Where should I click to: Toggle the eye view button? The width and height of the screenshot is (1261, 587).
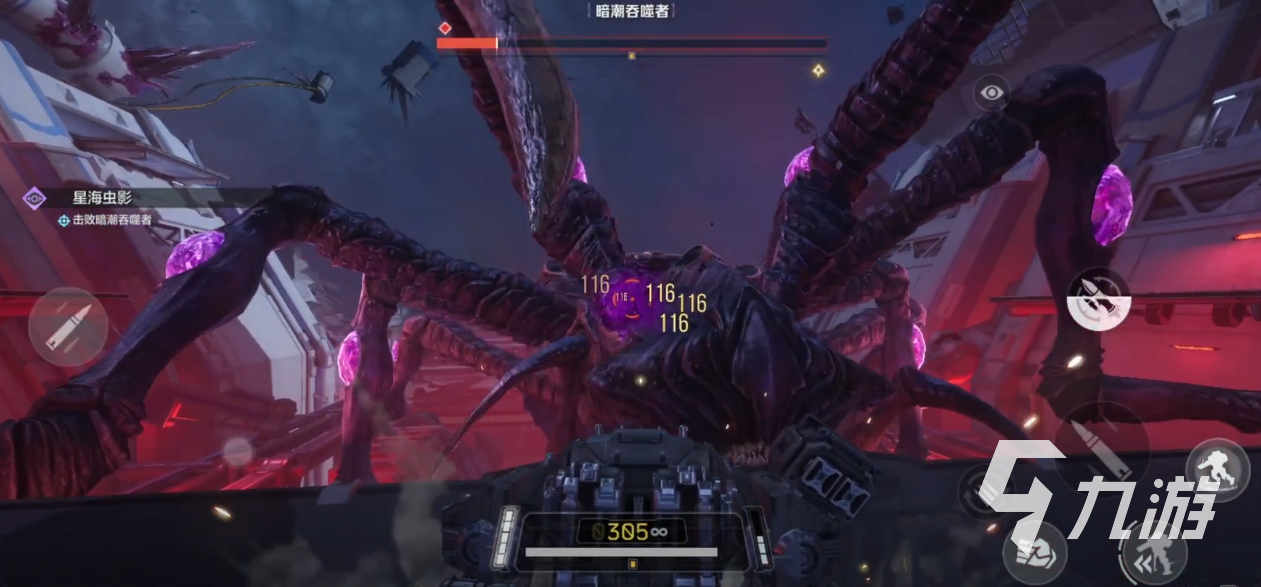pos(991,93)
